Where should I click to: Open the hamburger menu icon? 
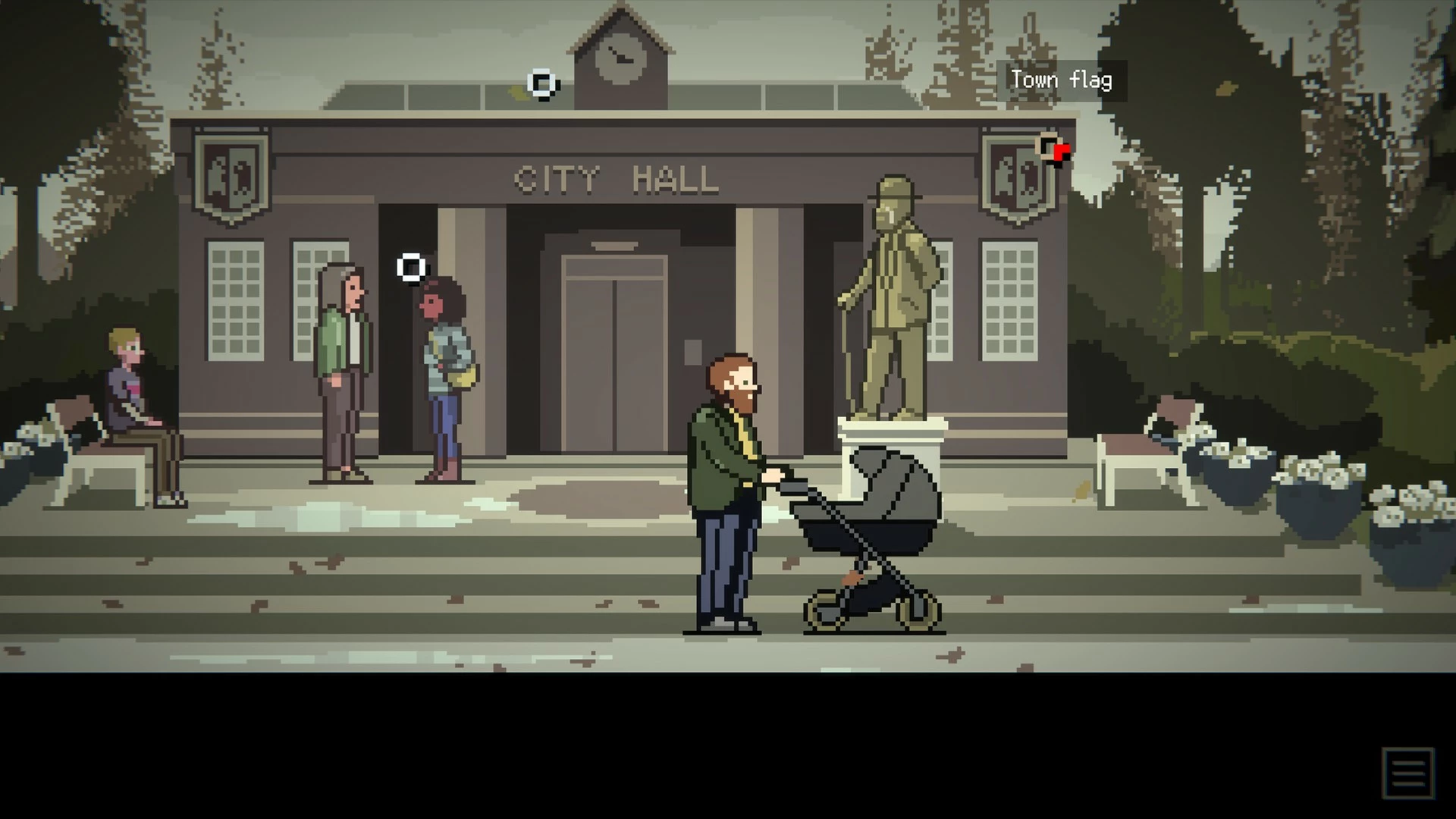1407,773
